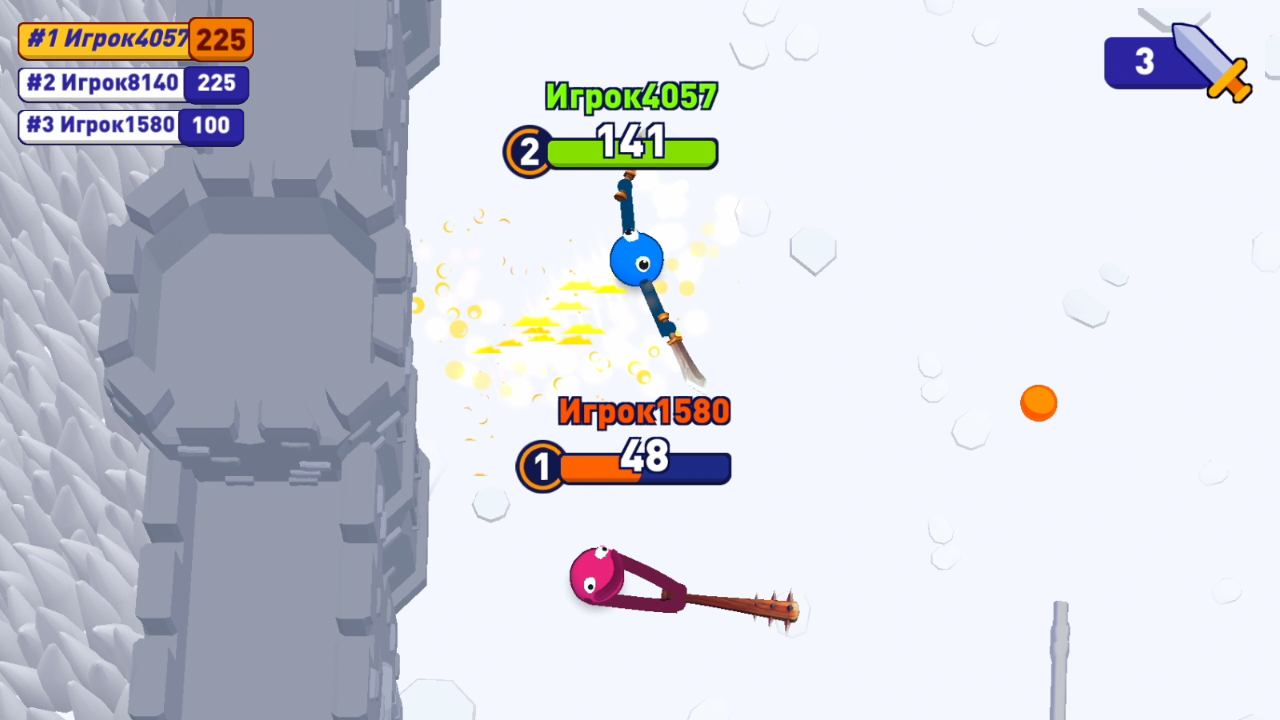Select the level 1 badge on Игрок1580's bar
The image size is (1280, 720).
541,467
